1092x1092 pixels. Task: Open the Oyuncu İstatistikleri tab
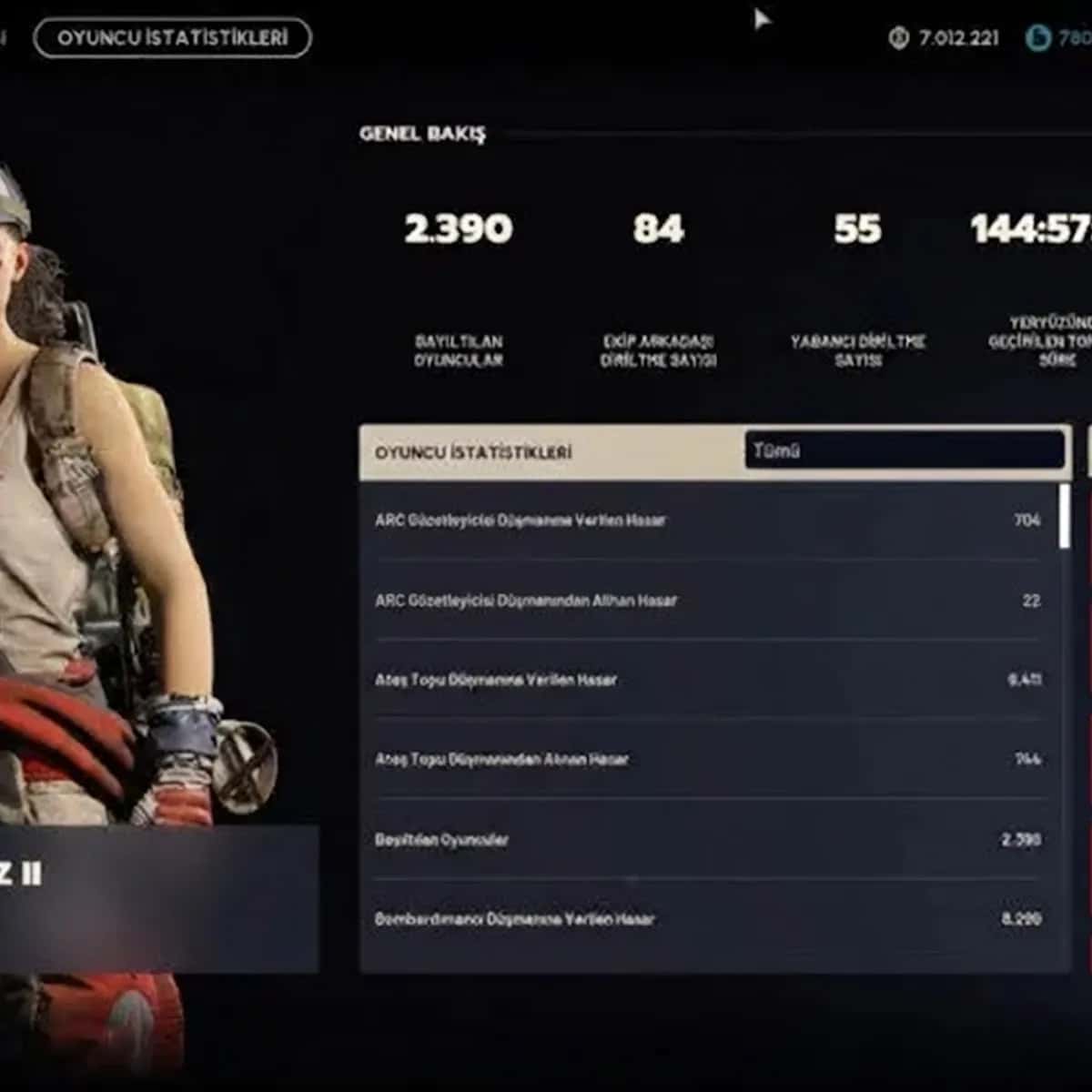click(172, 38)
